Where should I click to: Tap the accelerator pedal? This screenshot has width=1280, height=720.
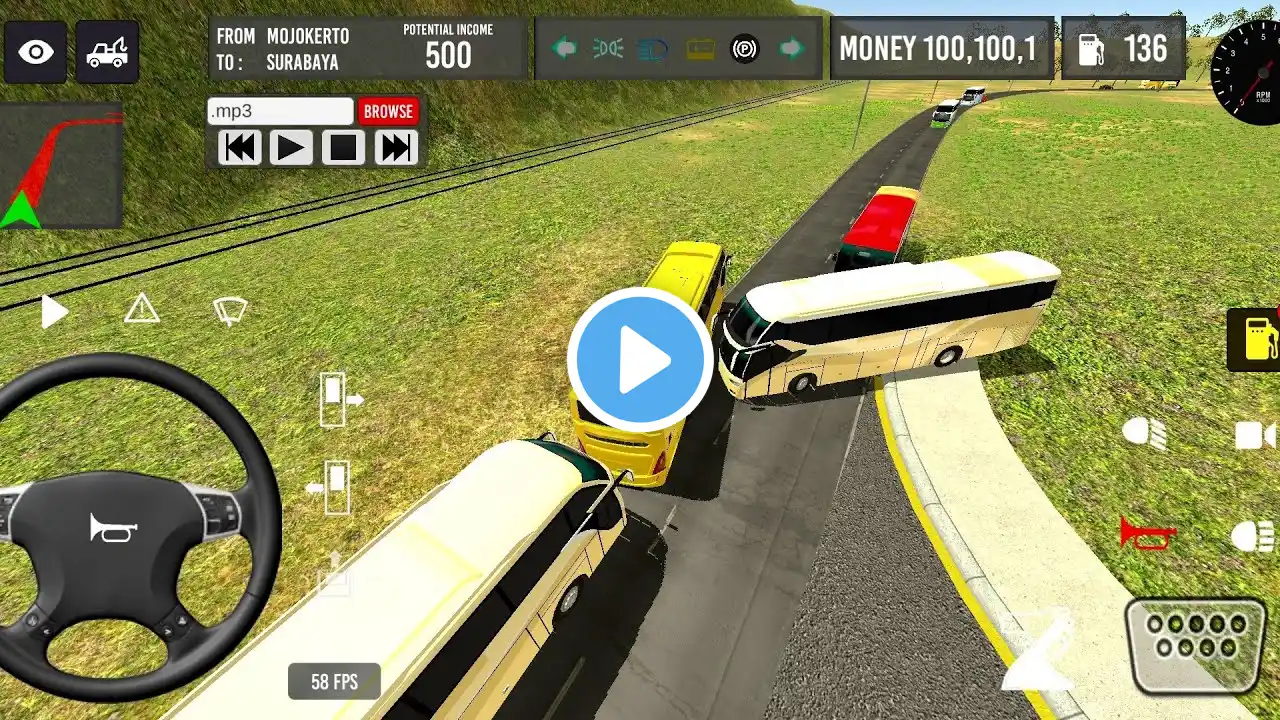1196,644
